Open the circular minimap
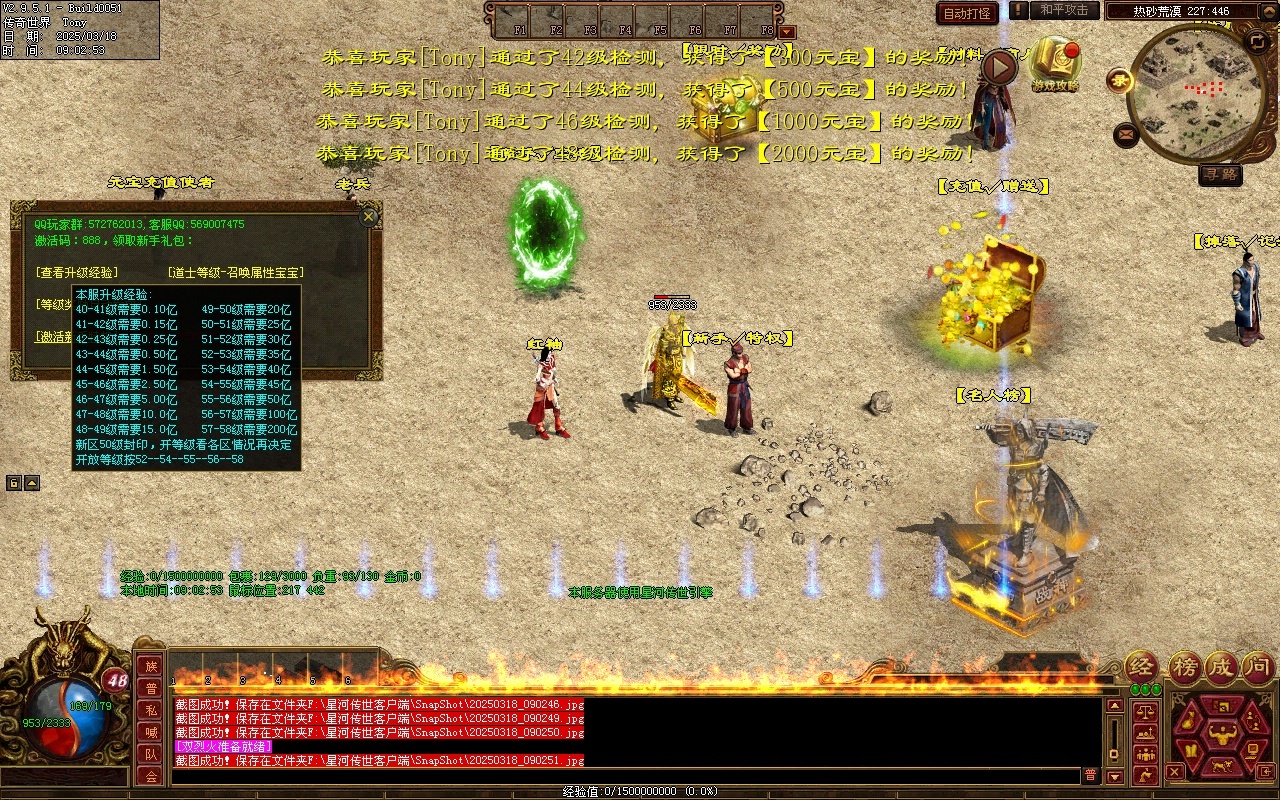Image resolution: width=1280 pixels, height=800 pixels. click(1196, 93)
